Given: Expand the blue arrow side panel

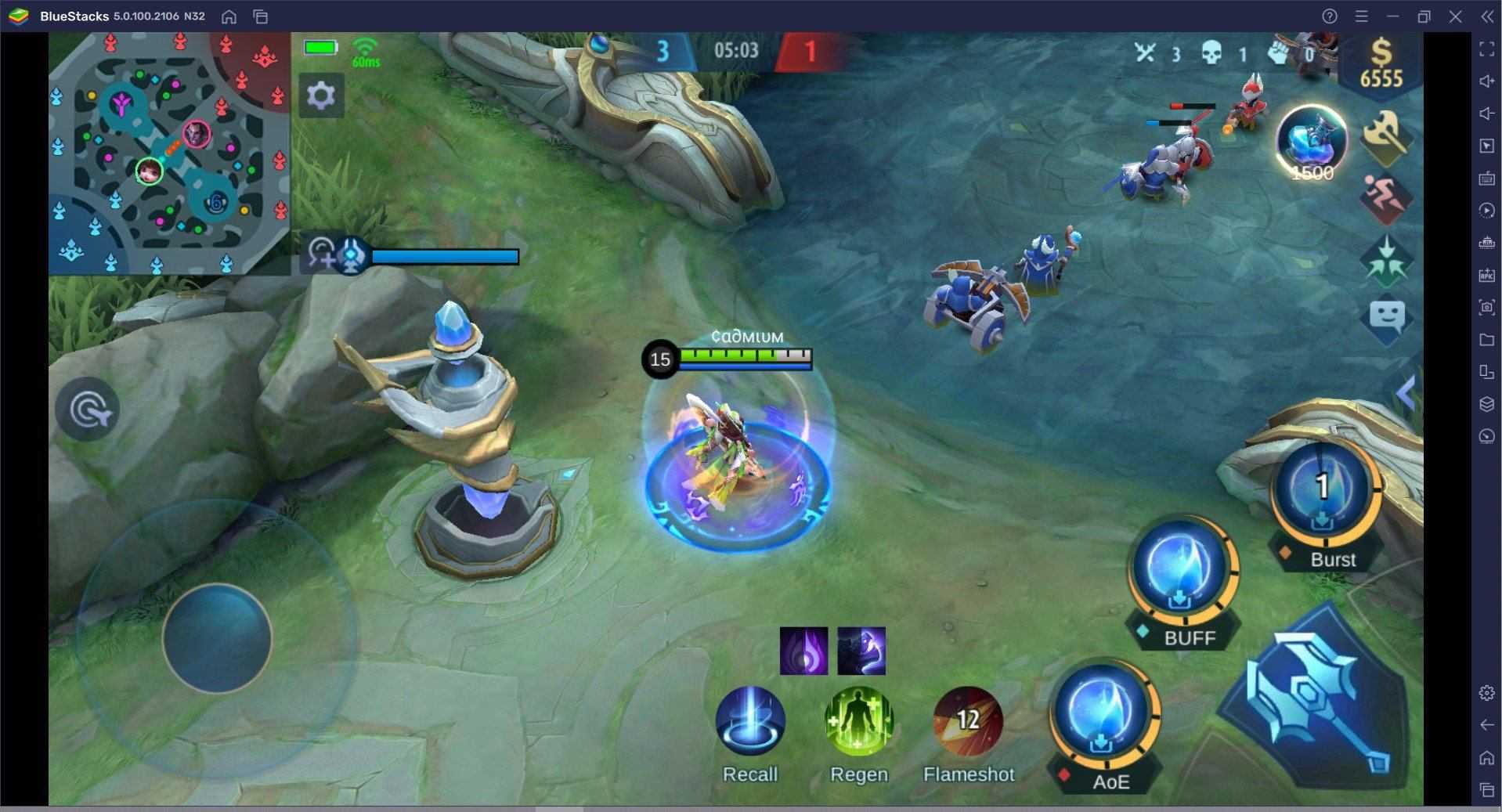Looking at the screenshot, I should [x=1406, y=393].
